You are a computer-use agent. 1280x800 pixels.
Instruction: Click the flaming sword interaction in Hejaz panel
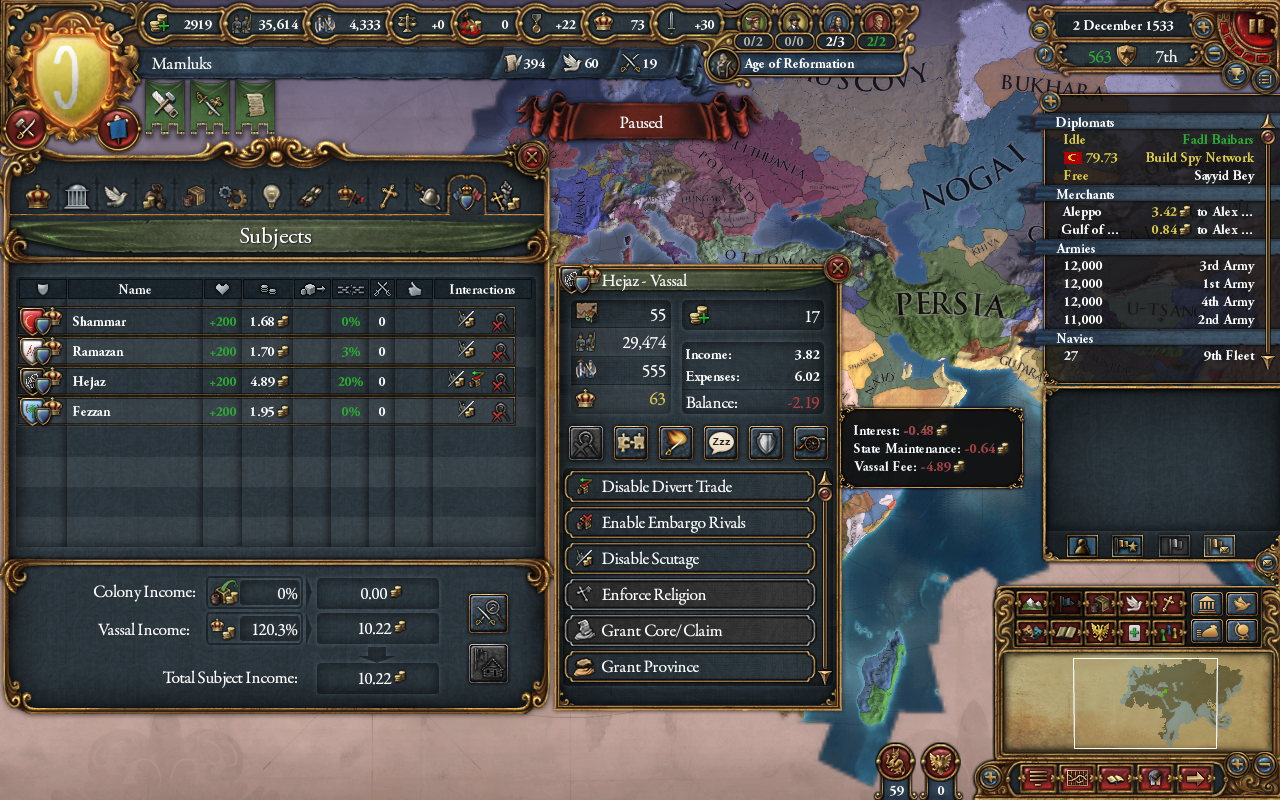tap(675, 443)
